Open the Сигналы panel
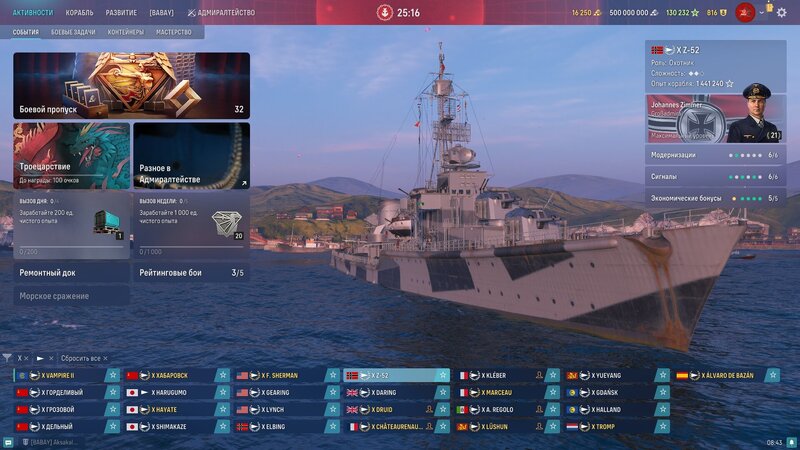 click(x=715, y=177)
